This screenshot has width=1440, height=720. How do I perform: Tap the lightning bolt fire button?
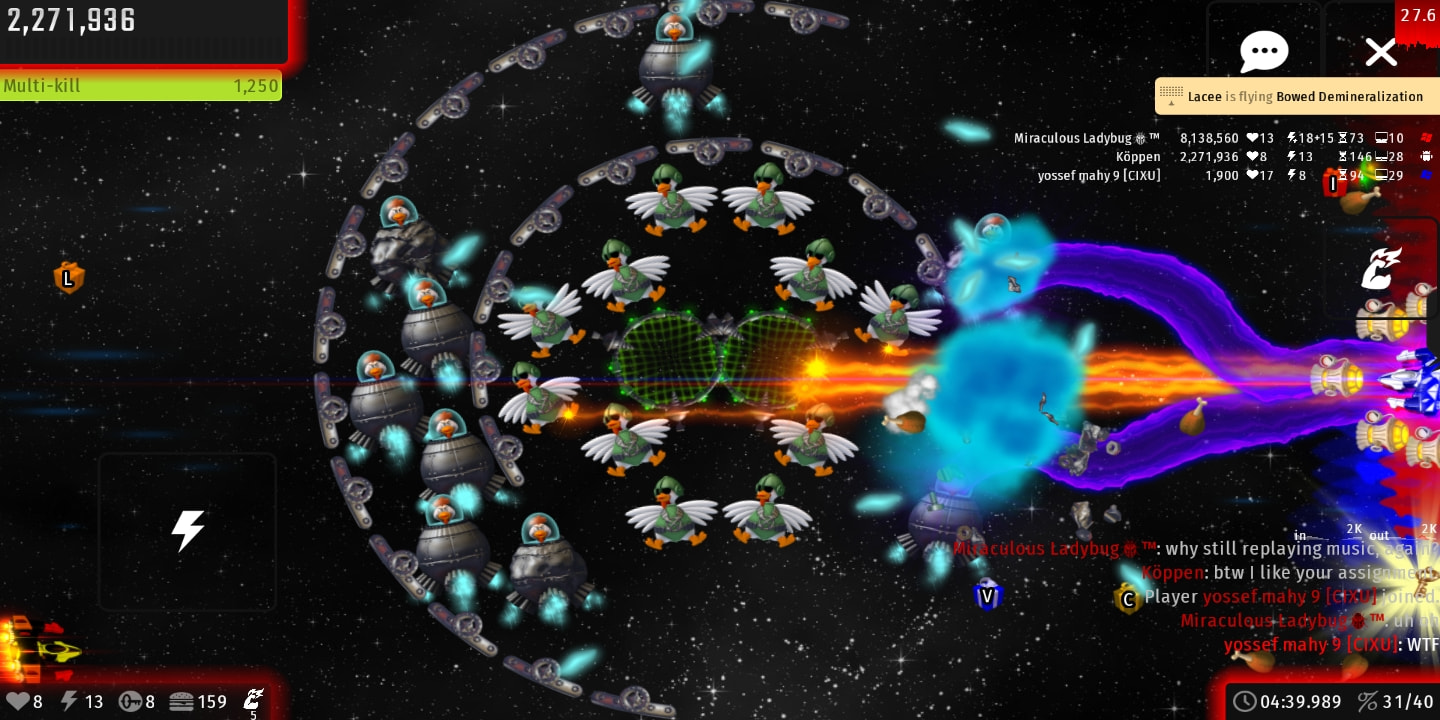[x=188, y=531]
